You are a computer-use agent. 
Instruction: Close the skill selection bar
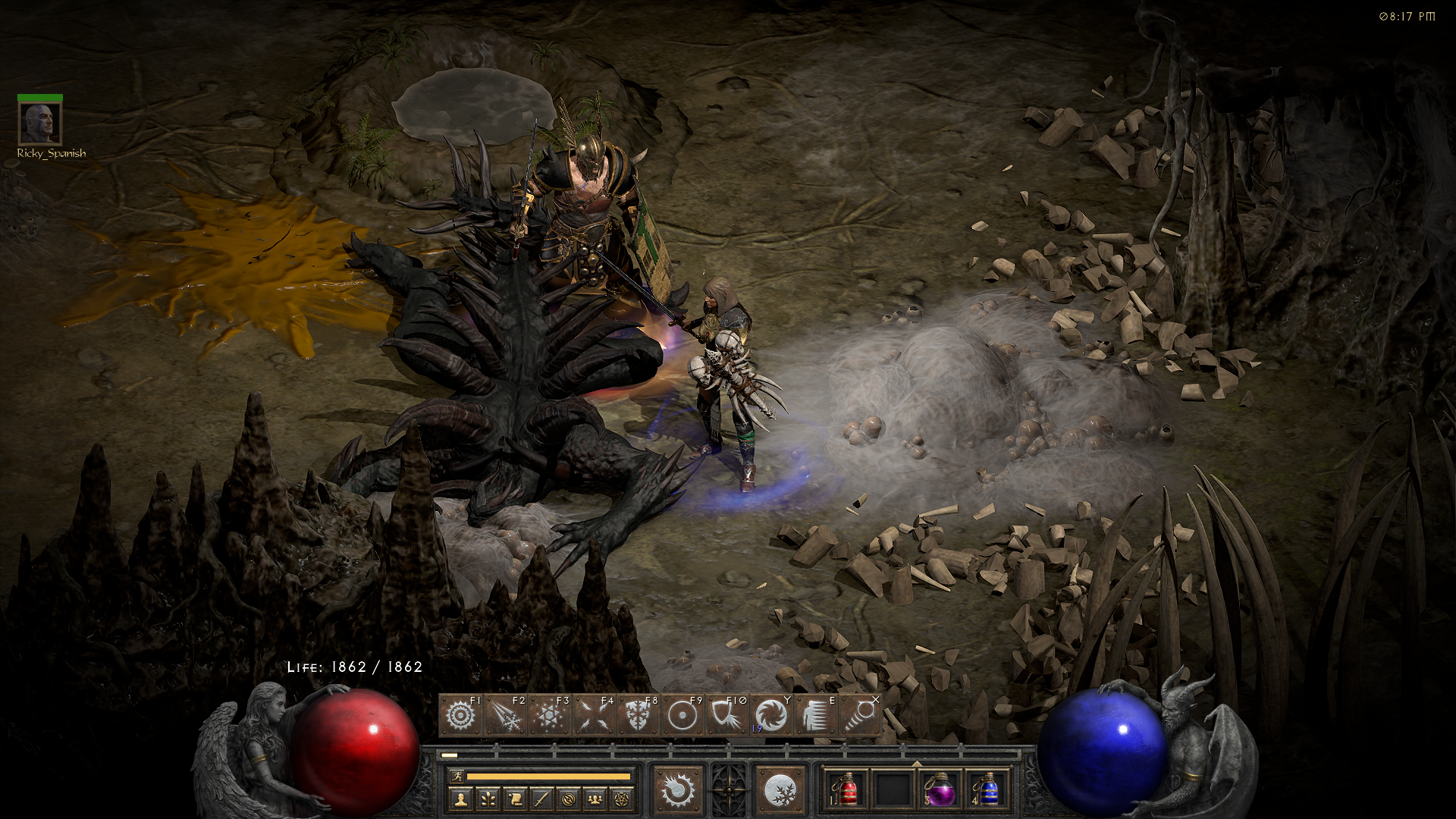[876, 699]
